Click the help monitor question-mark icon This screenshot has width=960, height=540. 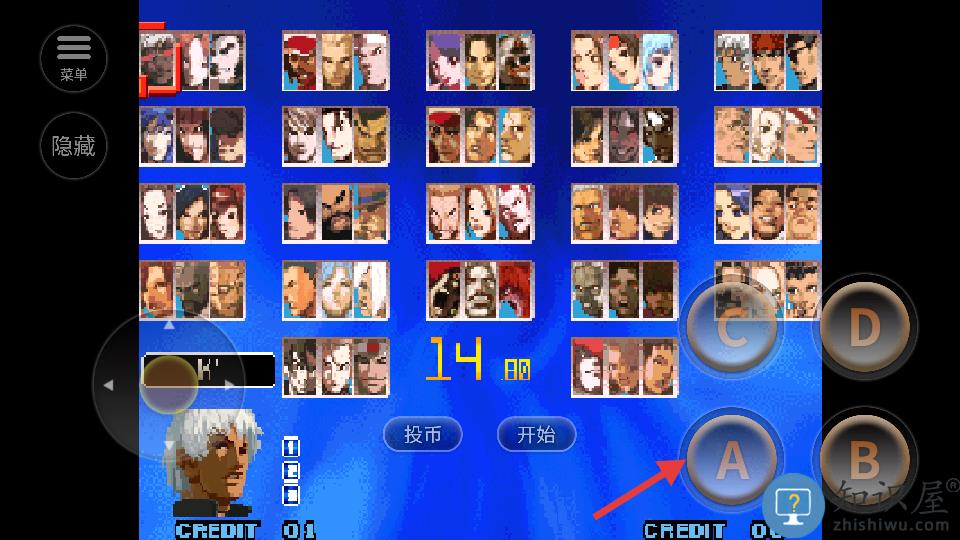point(794,504)
